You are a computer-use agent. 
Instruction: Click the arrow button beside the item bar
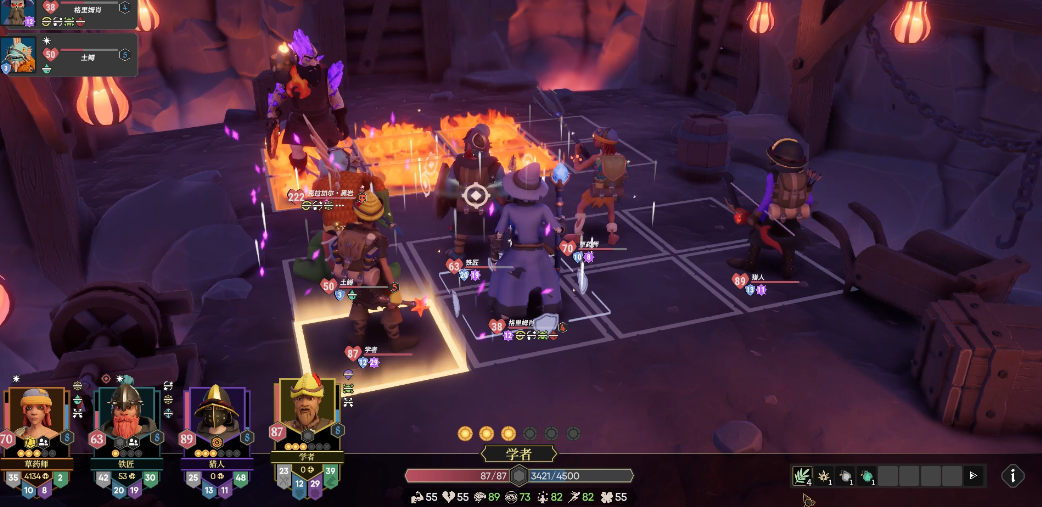click(972, 476)
